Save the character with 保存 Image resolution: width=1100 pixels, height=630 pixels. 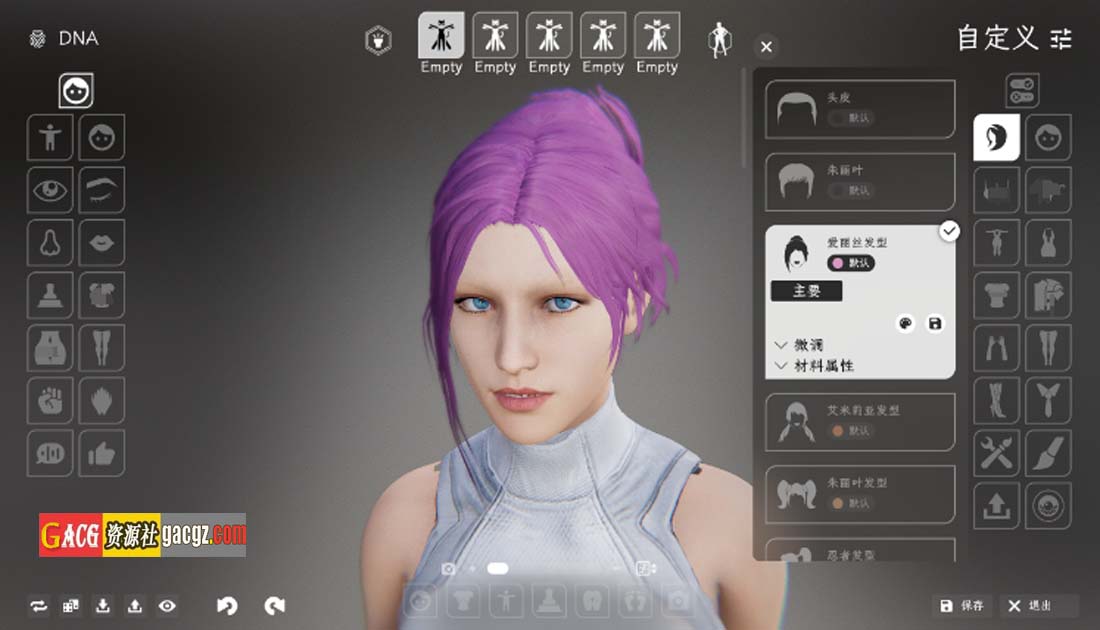click(x=962, y=605)
